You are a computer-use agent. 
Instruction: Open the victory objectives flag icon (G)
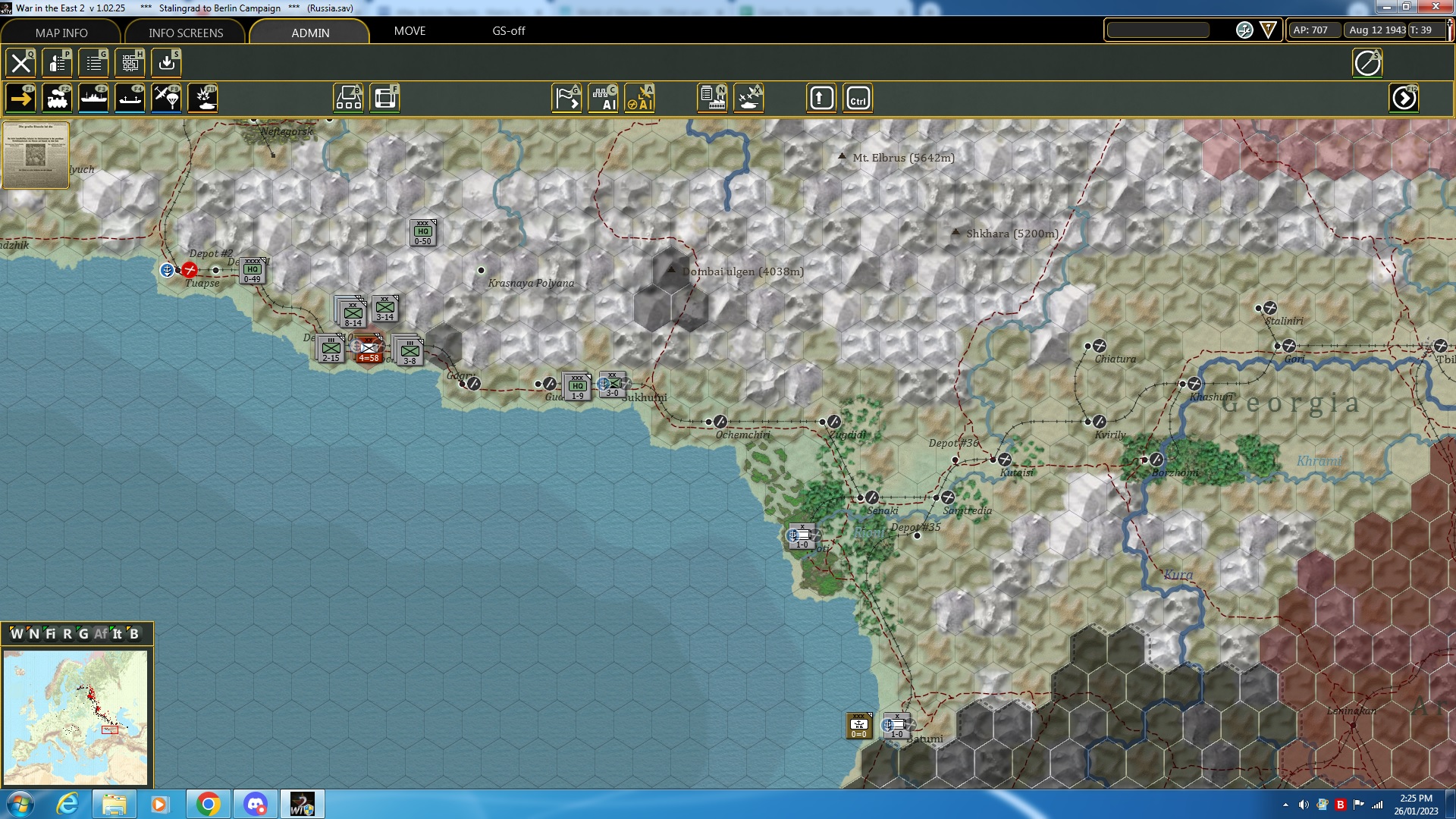tap(566, 97)
